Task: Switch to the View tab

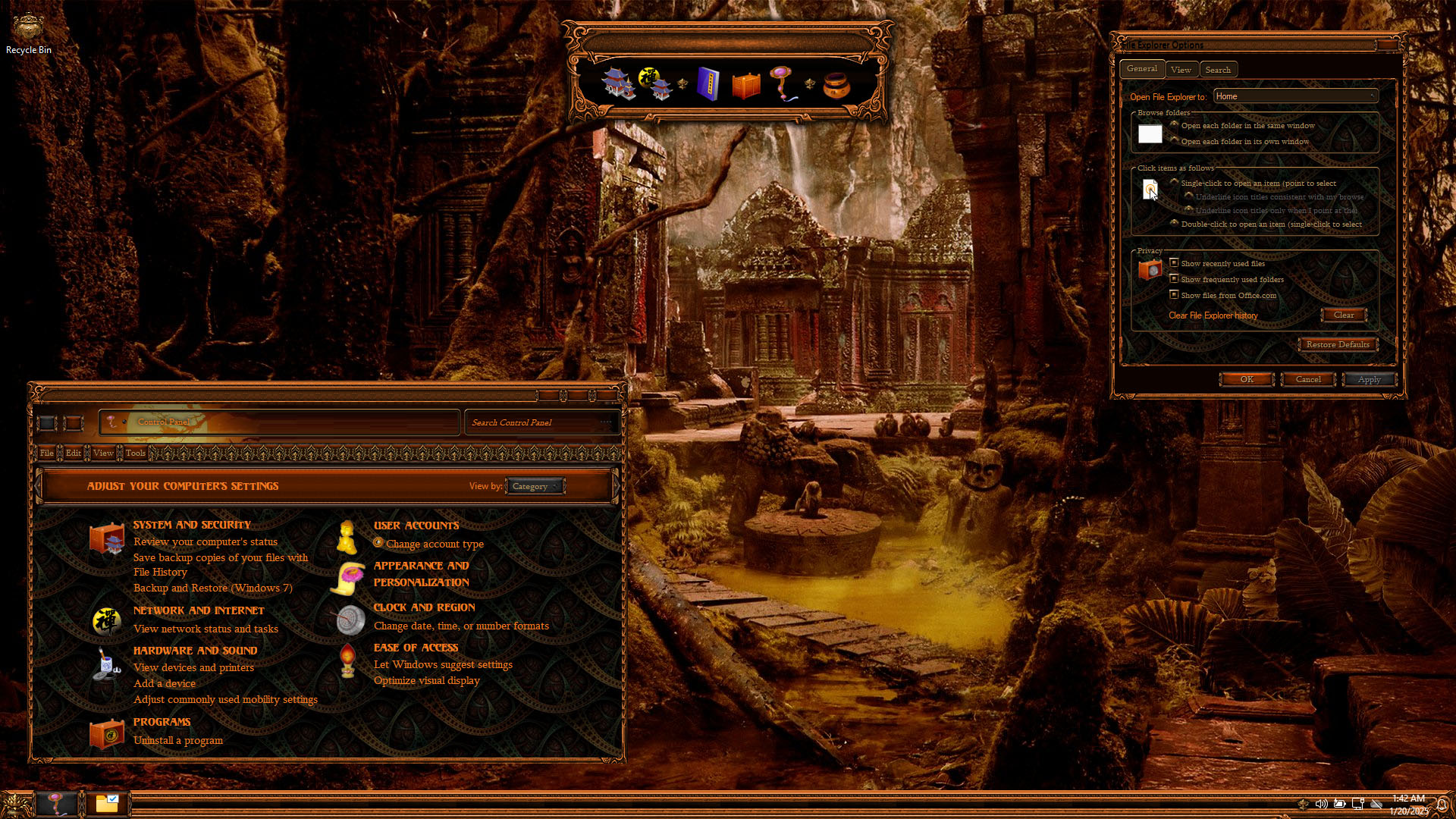Action: [1181, 70]
